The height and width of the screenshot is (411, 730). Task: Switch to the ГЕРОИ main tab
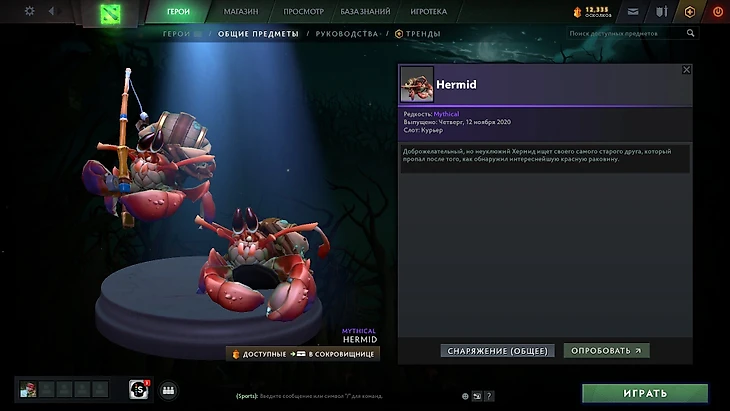(x=178, y=12)
